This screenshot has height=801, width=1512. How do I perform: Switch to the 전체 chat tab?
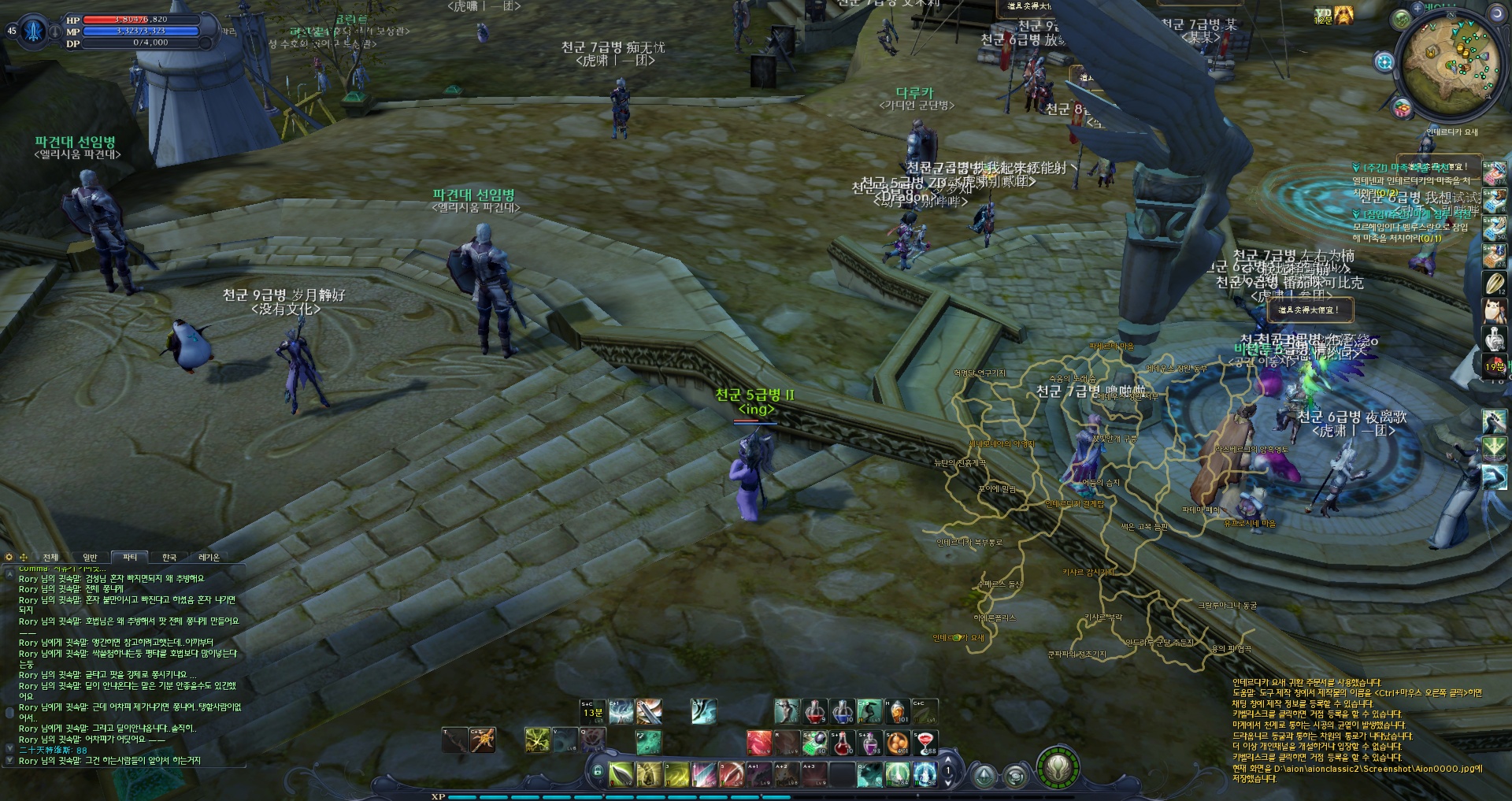(50, 558)
